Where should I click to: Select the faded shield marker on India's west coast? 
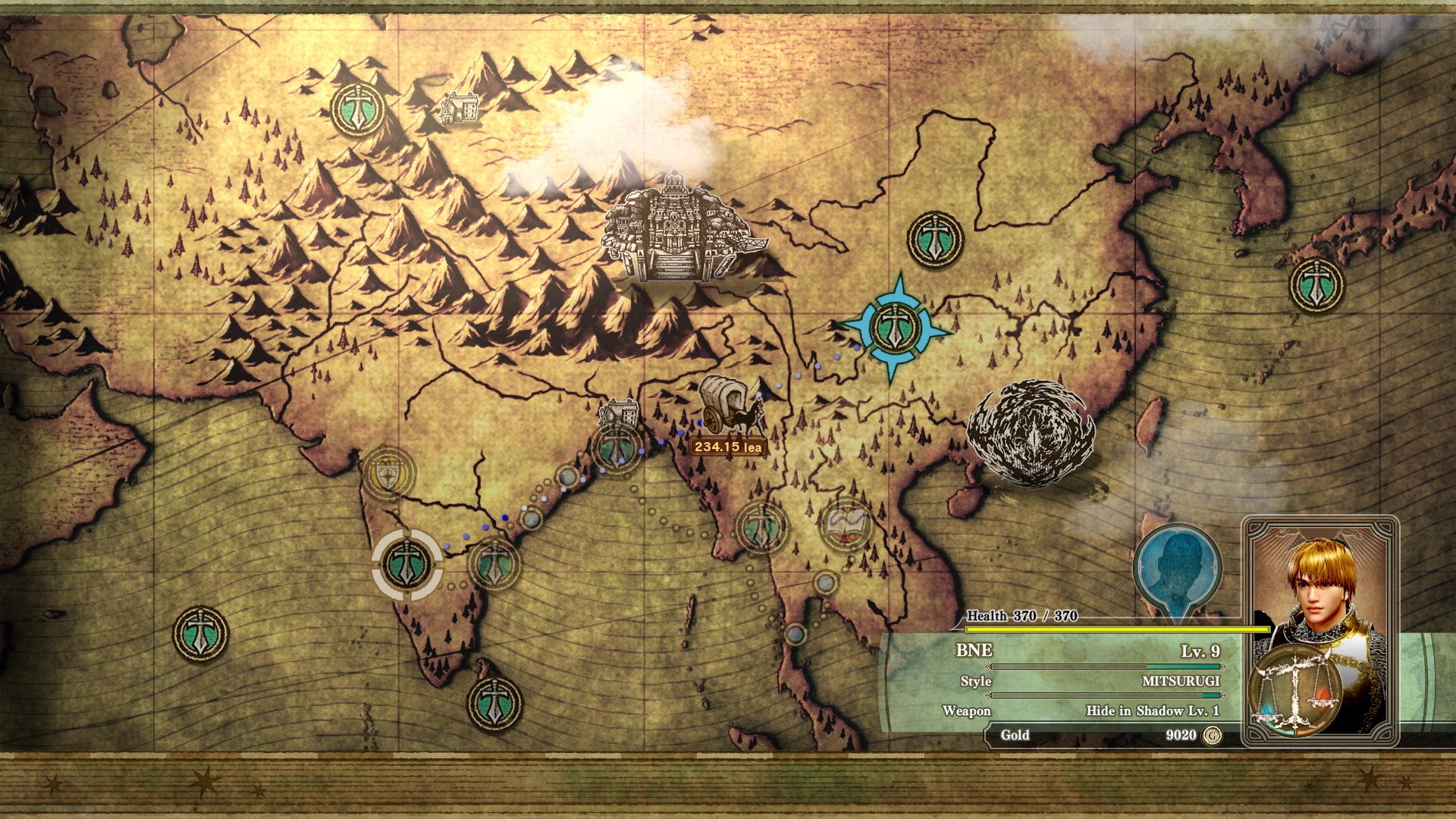point(389,472)
